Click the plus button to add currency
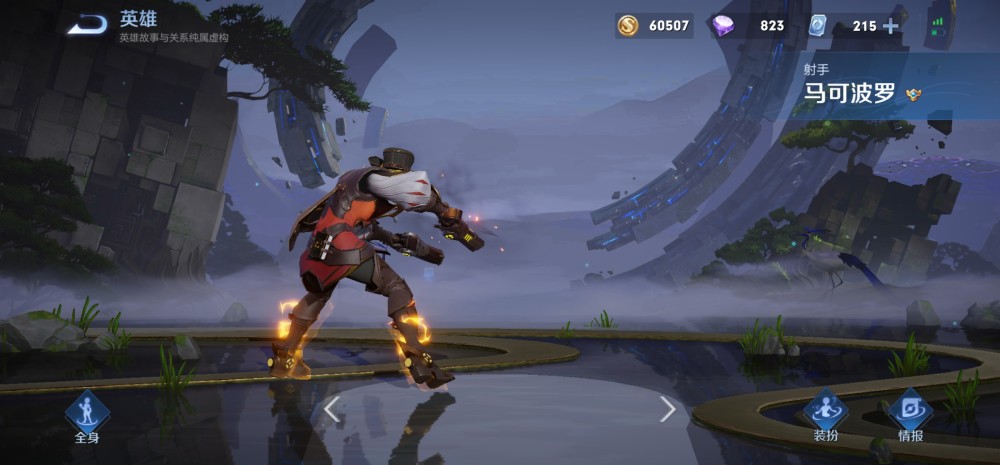The image size is (1000, 465). [x=890, y=26]
